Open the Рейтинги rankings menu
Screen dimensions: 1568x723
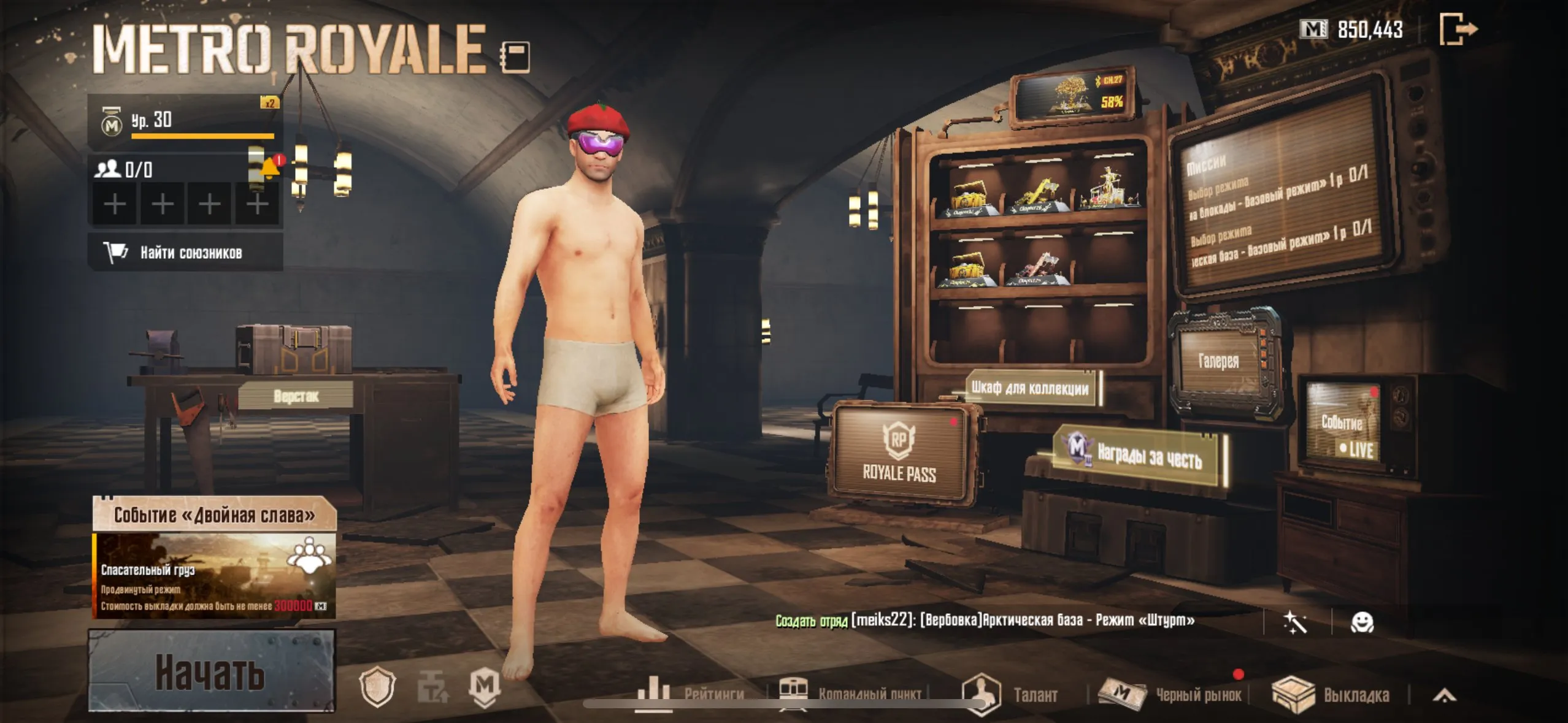pos(691,694)
